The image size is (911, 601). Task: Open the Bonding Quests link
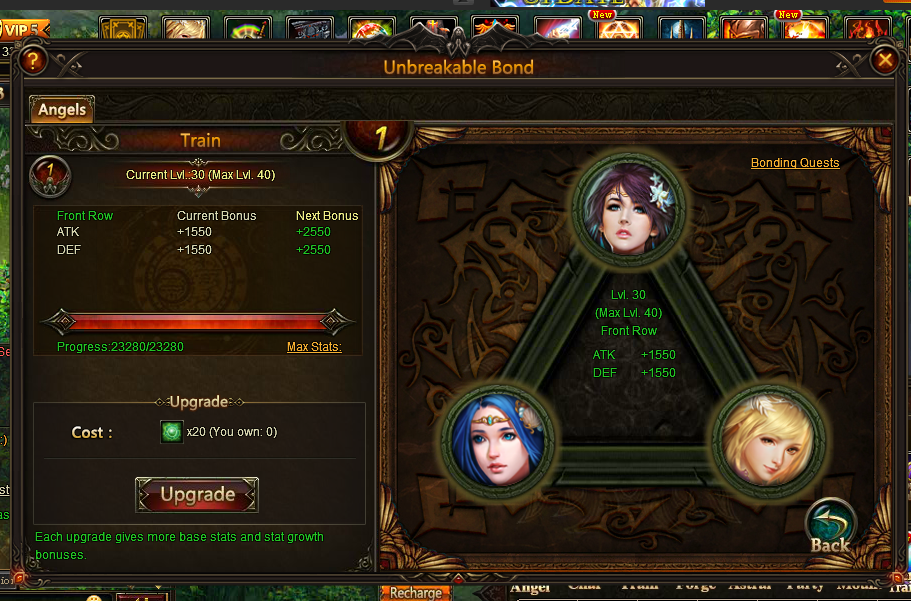[x=795, y=163]
